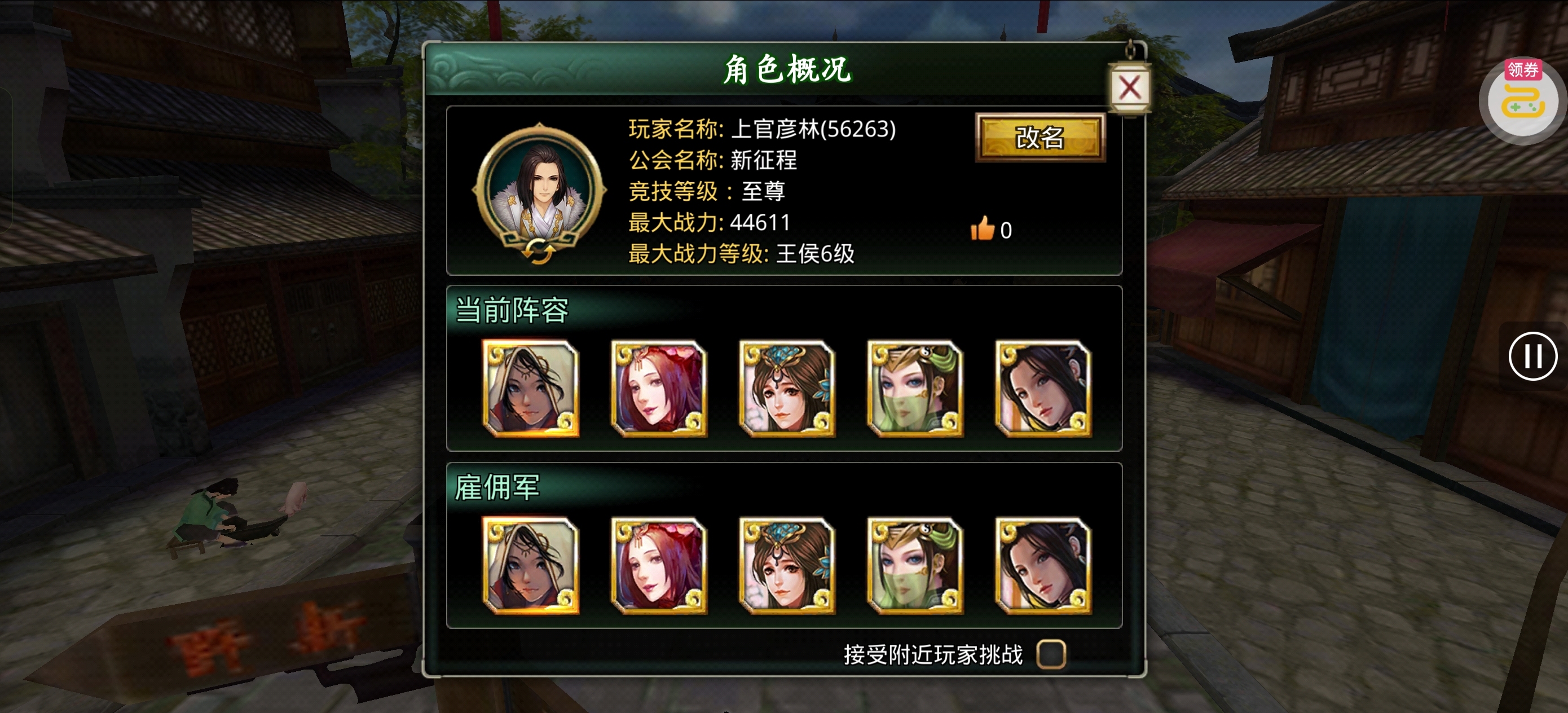Viewport: 1568px width, 713px height.
Task: View the green-veiled hero in current lineup
Action: pos(914,388)
